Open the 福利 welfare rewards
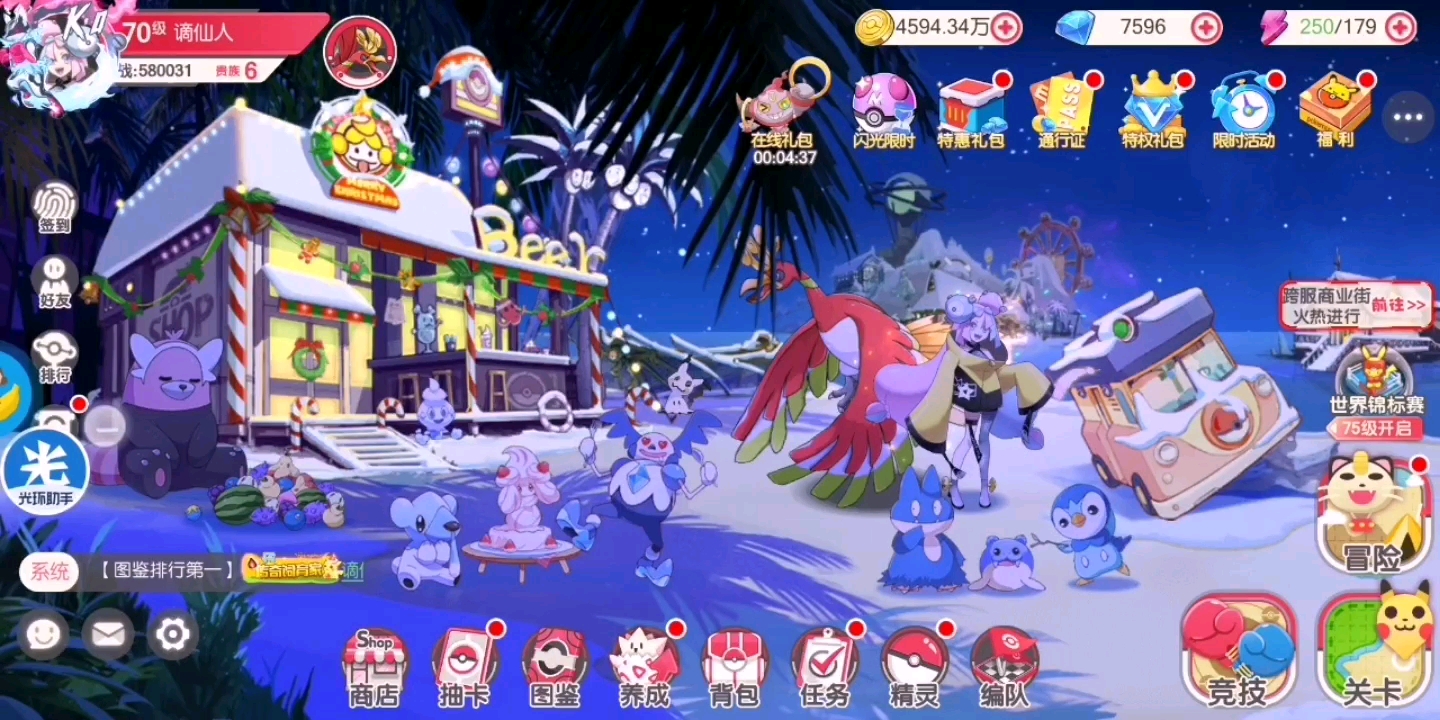Viewport: 1440px width, 720px height. coord(1336,110)
